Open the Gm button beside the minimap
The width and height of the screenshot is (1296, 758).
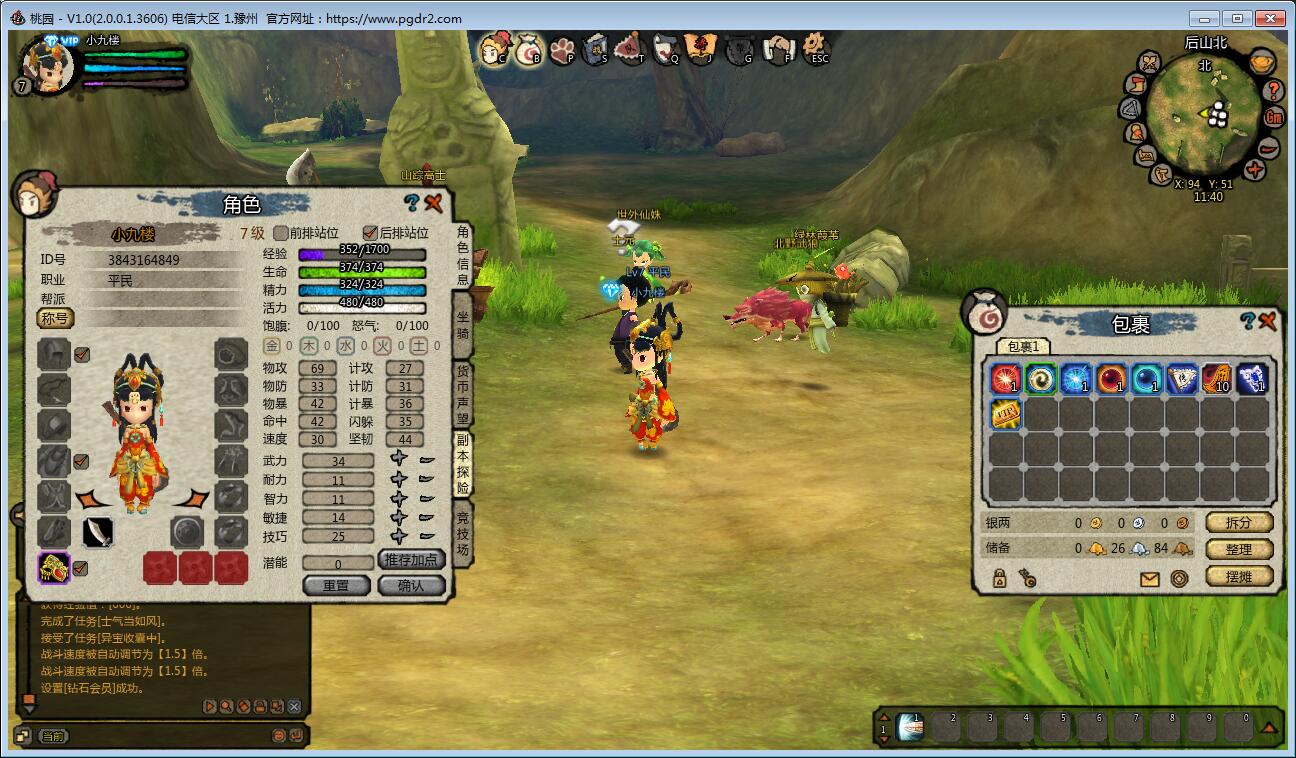(x=1274, y=117)
